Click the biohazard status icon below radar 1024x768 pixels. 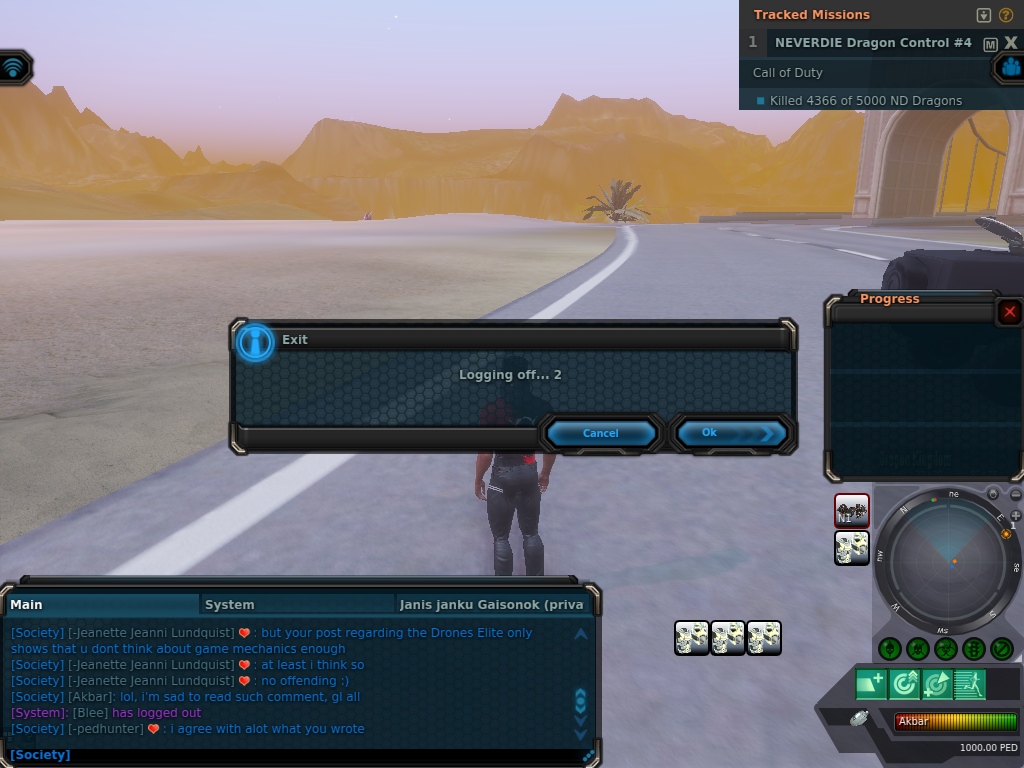point(946,649)
